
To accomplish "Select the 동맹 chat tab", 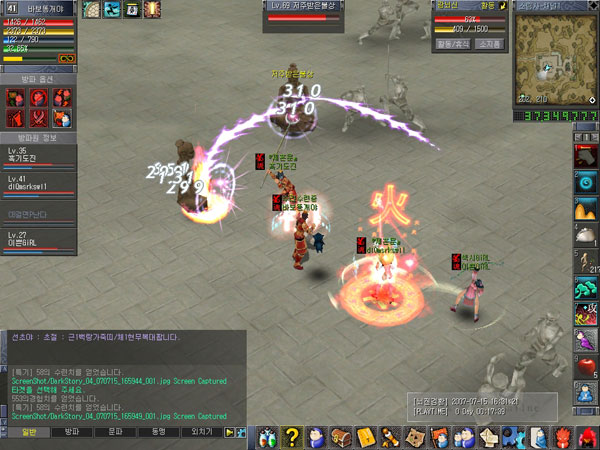I will point(158,432).
